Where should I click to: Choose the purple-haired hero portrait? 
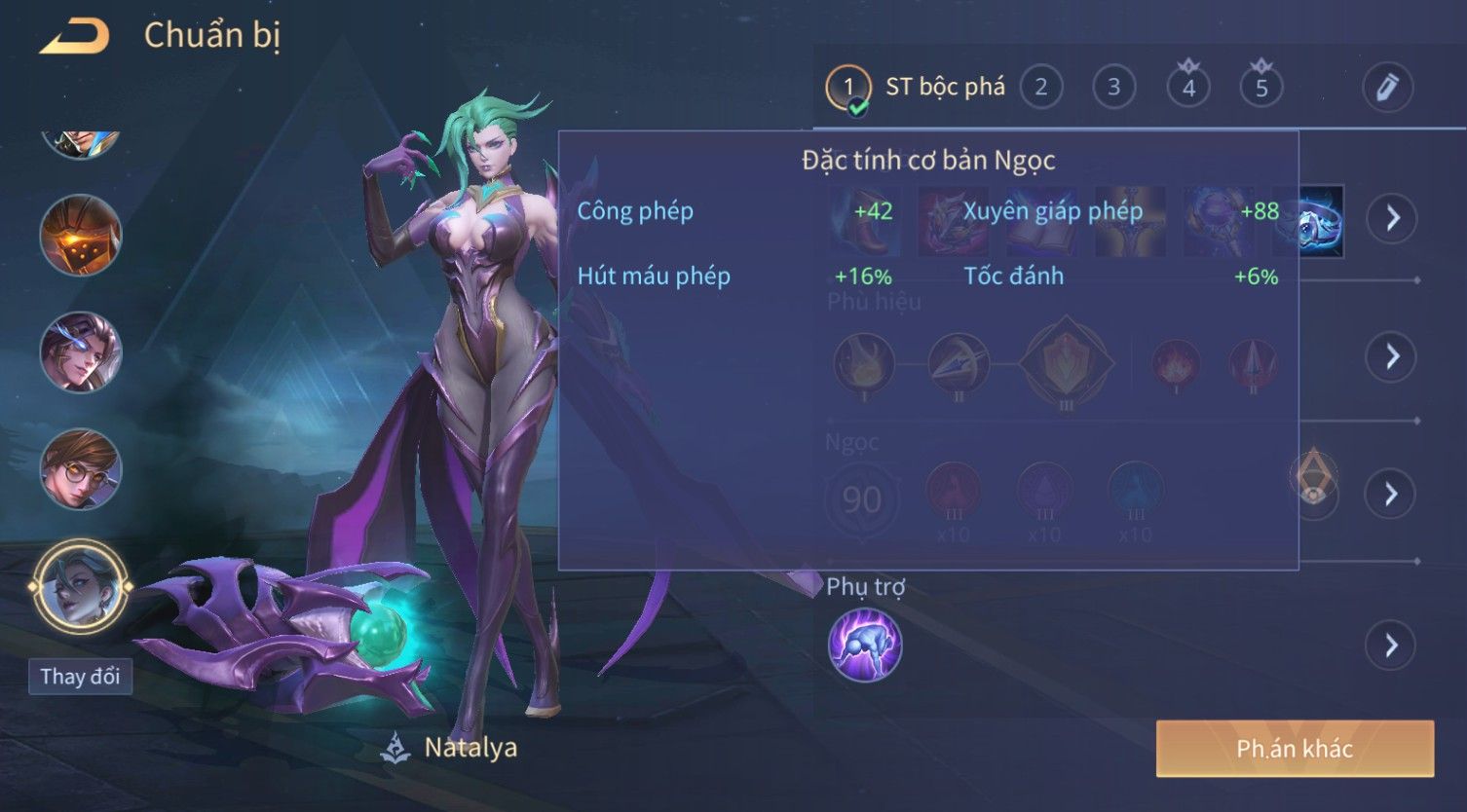(80, 352)
